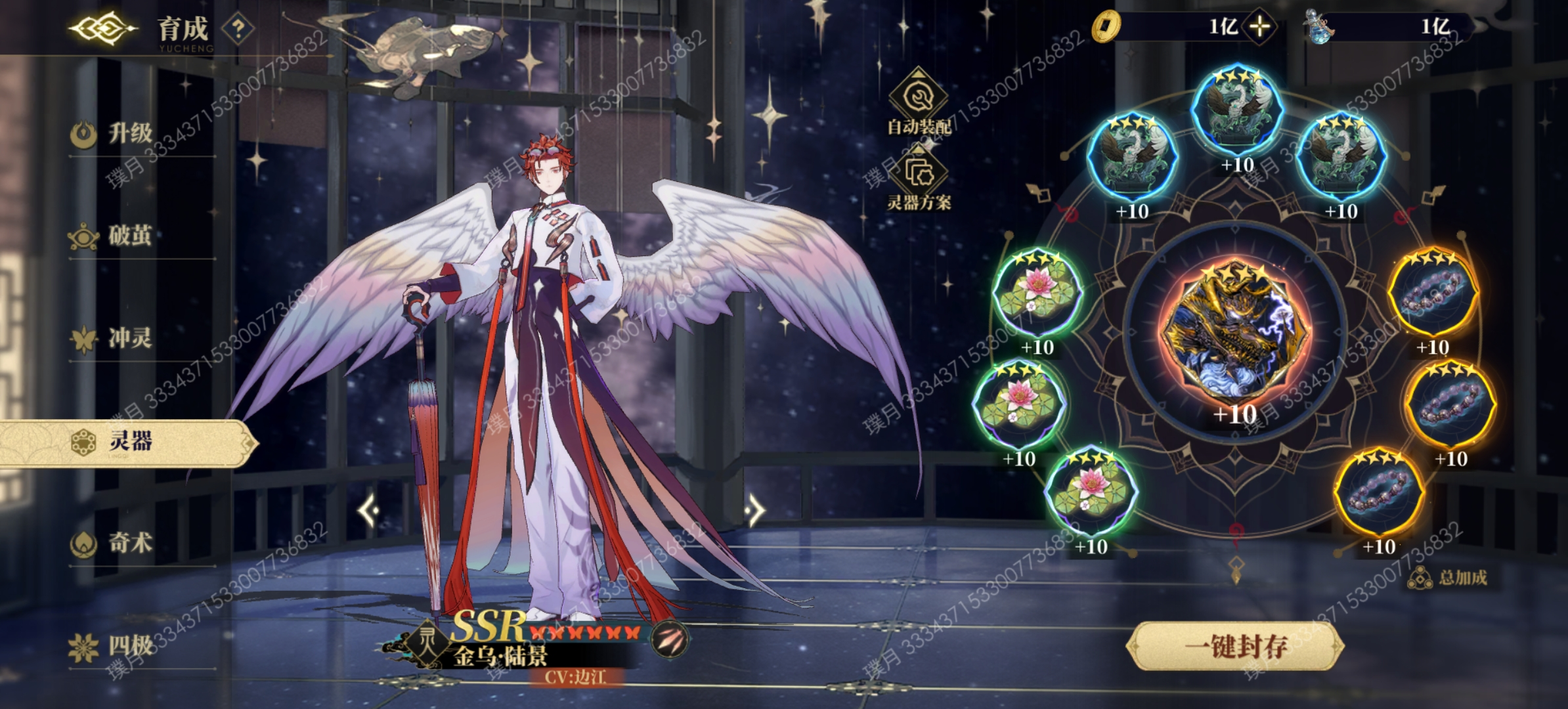1568x709 pixels.
Task: Add gold coins with the plus button
Action: point(1259,27)
